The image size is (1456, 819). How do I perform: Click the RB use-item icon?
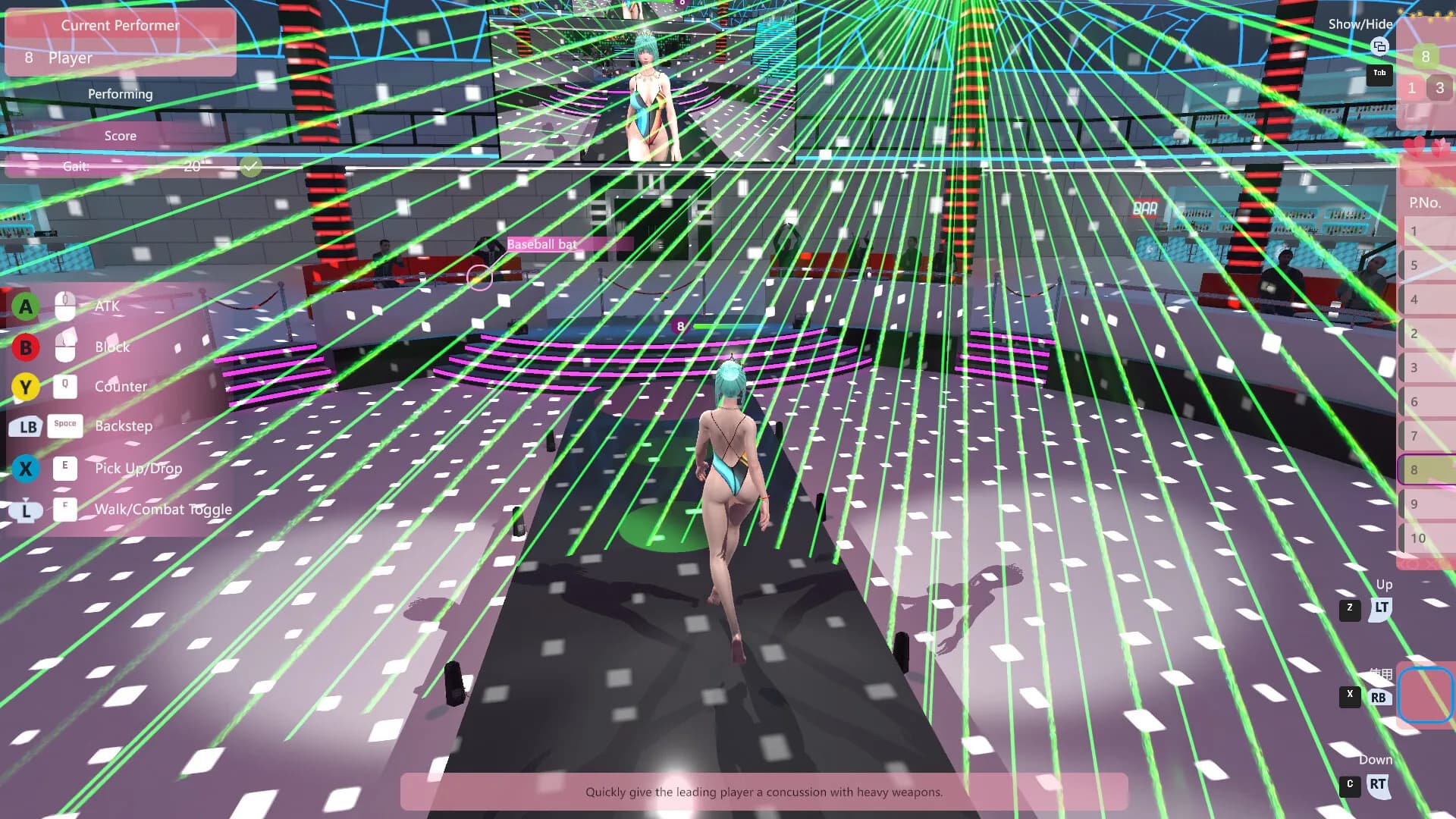(1380, 696)
